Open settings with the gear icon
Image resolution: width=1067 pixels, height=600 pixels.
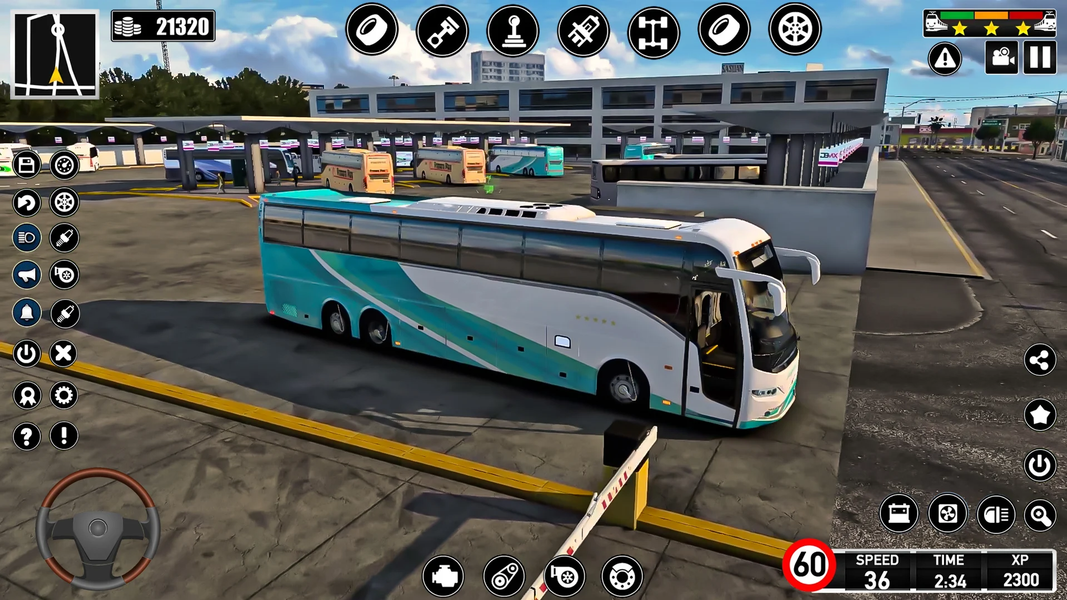click(63, 395)
